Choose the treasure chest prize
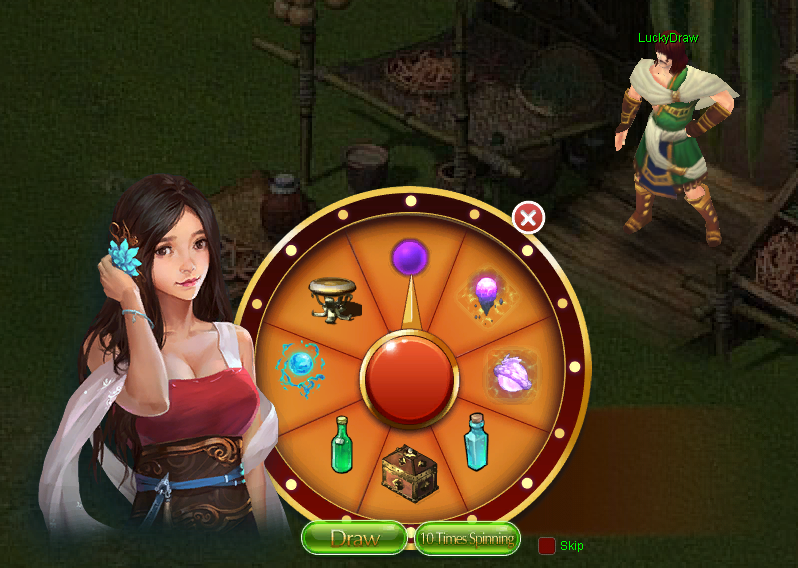Viewport: 798px width, 568px height. 410,472
